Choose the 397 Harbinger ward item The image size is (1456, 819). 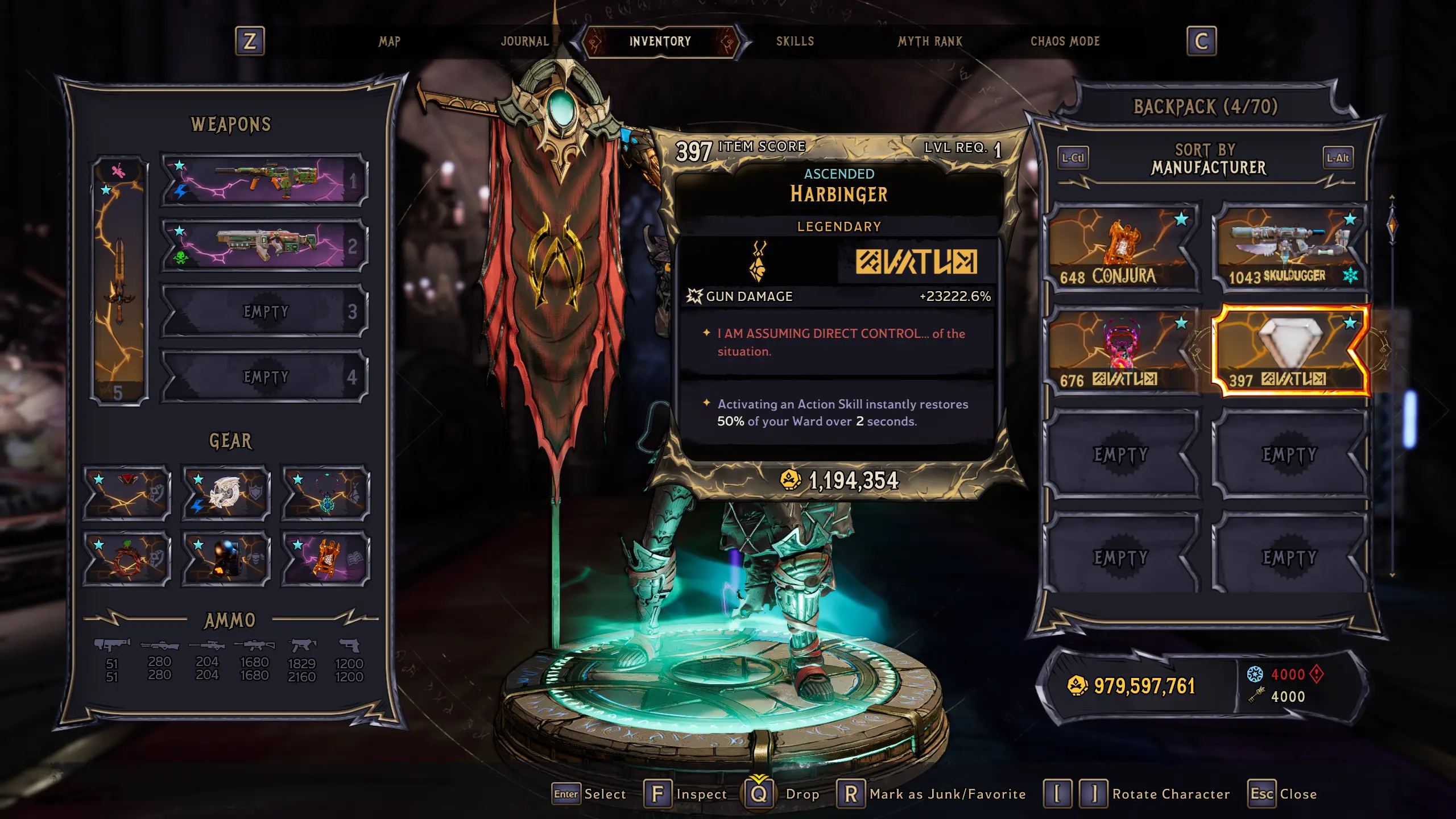tap(1290, 351)
